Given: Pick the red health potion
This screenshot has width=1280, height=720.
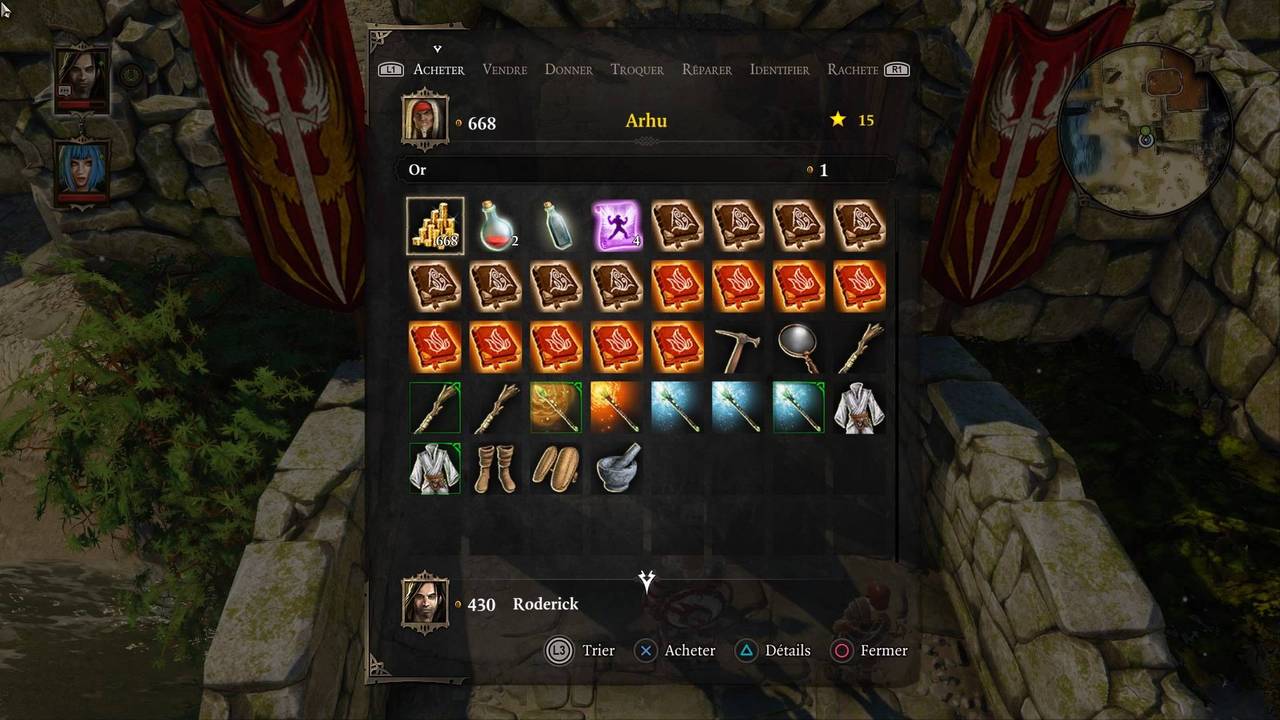Looking at the screenshot, I should [x=495, y=226].
